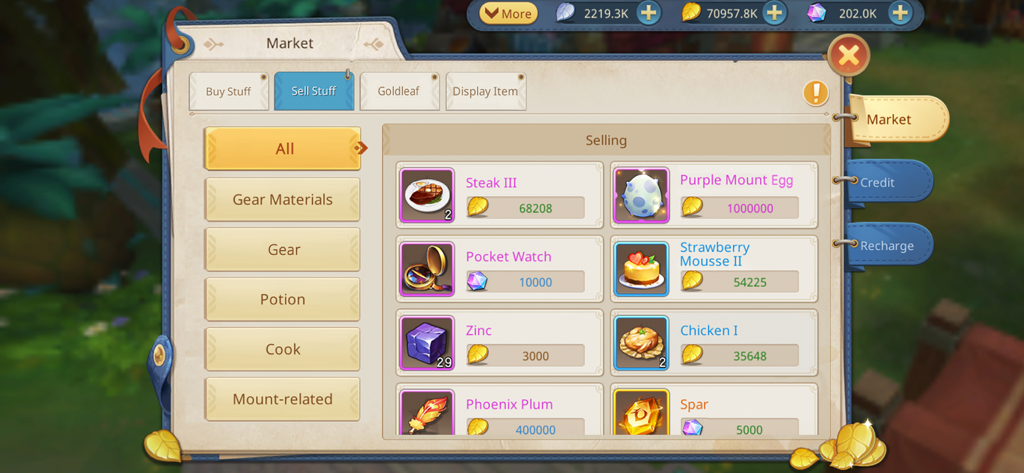
Task: Close the Market window
Action: pos(848,56)
